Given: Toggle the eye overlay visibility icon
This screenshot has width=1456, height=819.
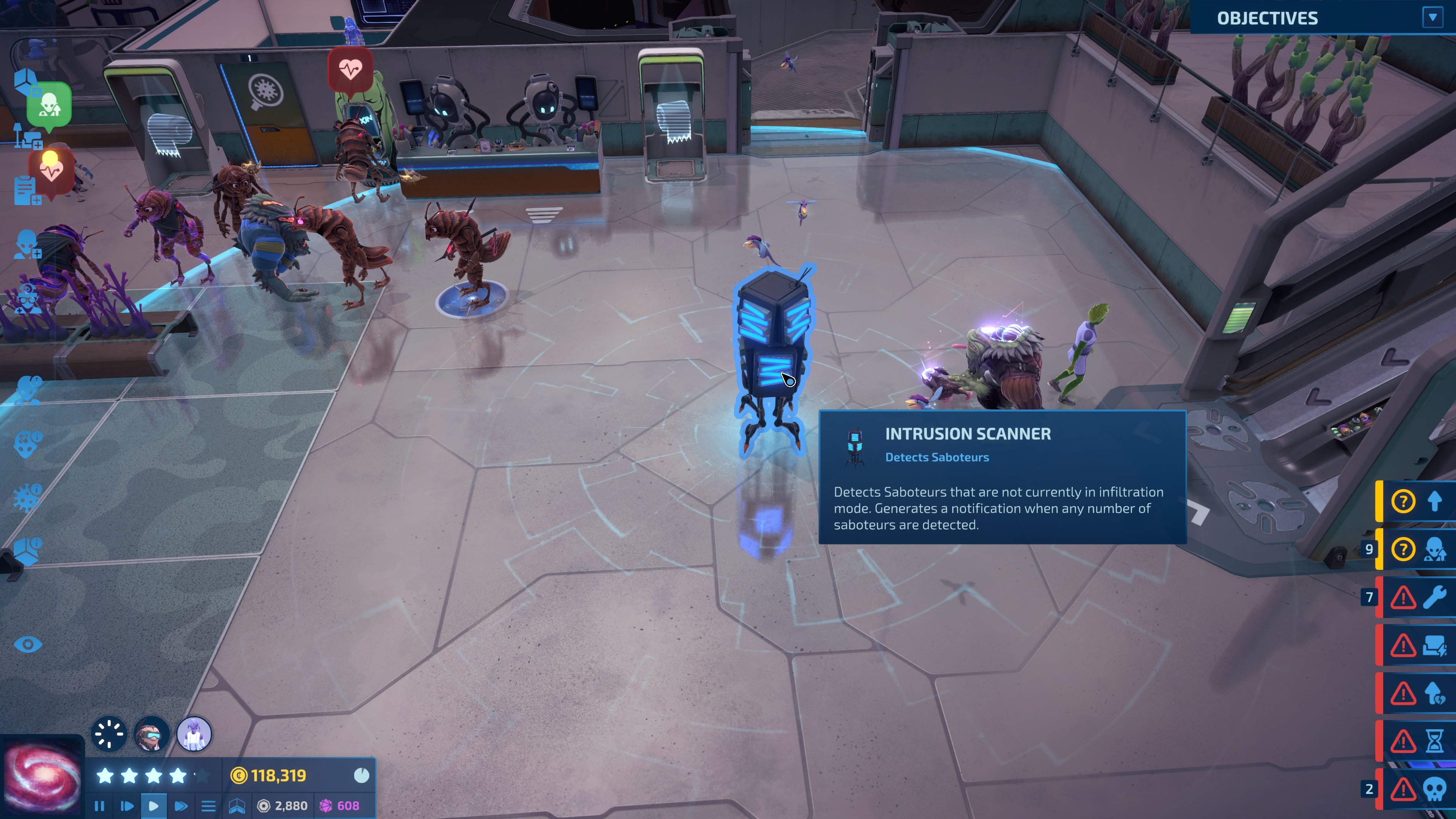Looking at the screenshot, I should tap(28, 644).
